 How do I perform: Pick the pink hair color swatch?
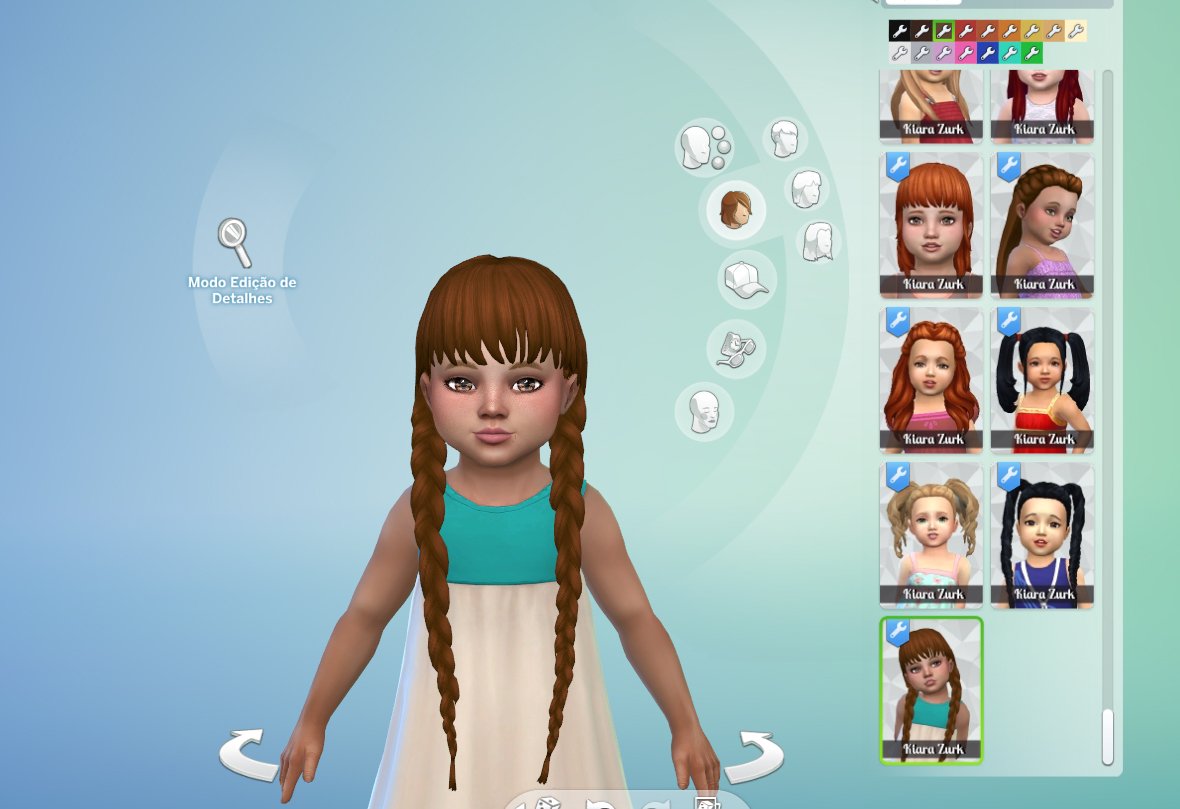[x=966, y=53]
